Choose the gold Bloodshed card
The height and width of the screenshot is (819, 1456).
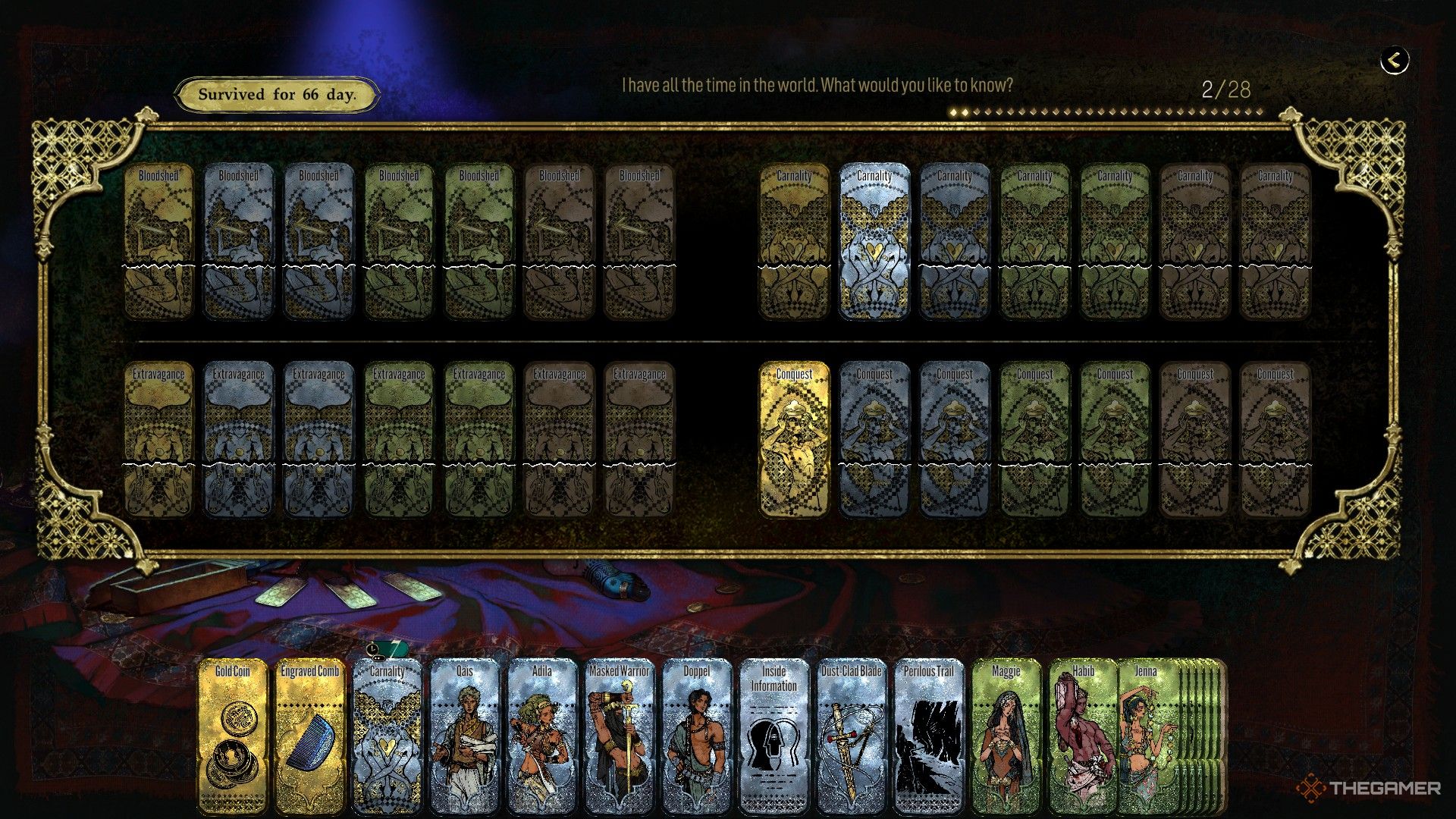158,241
